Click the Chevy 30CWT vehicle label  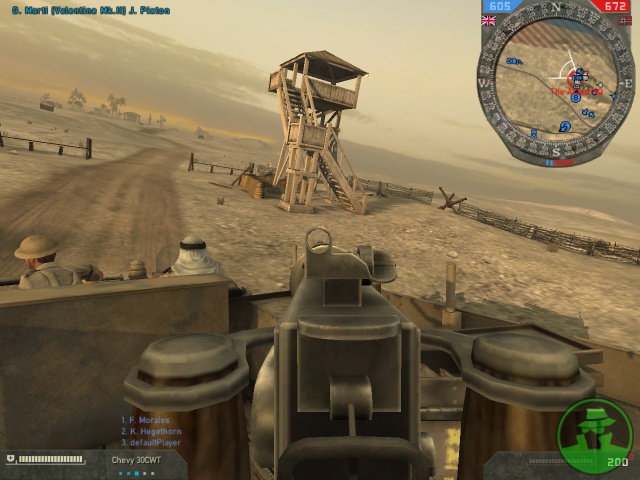(x=135, y=460)
